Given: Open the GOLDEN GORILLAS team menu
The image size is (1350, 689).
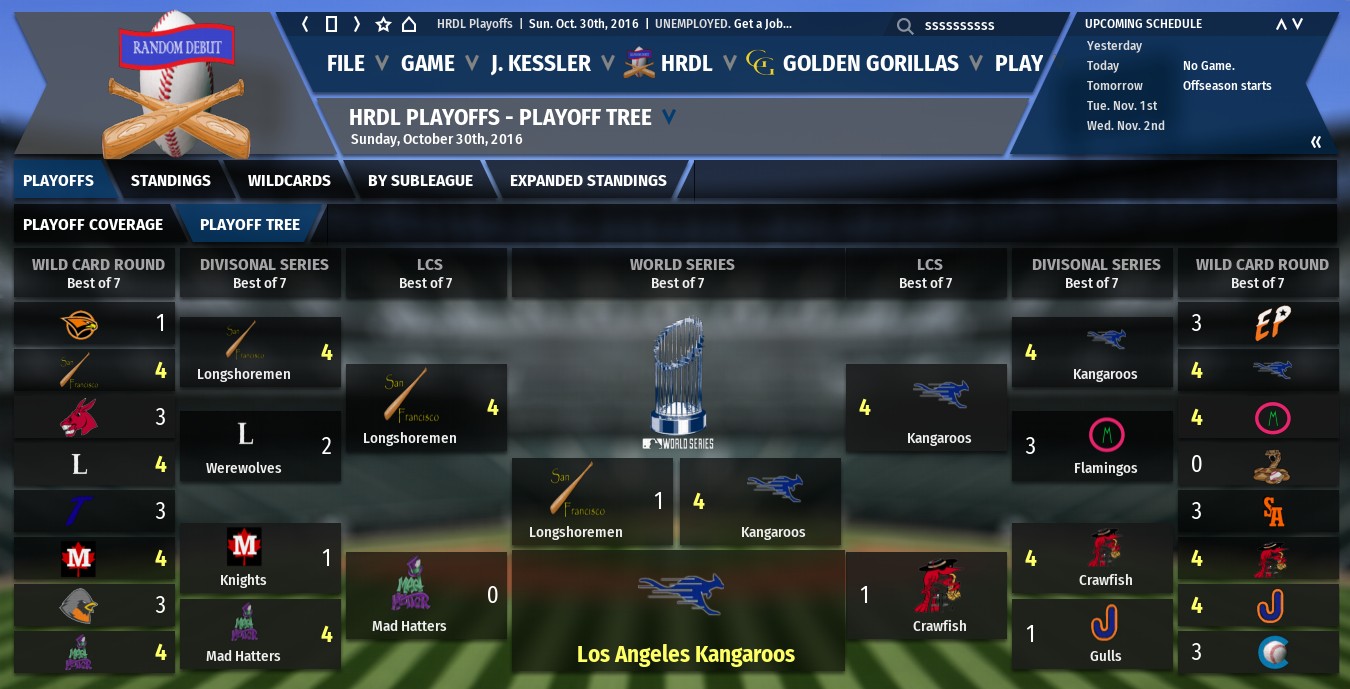Looking at the screenshot, I should point(870,63).
